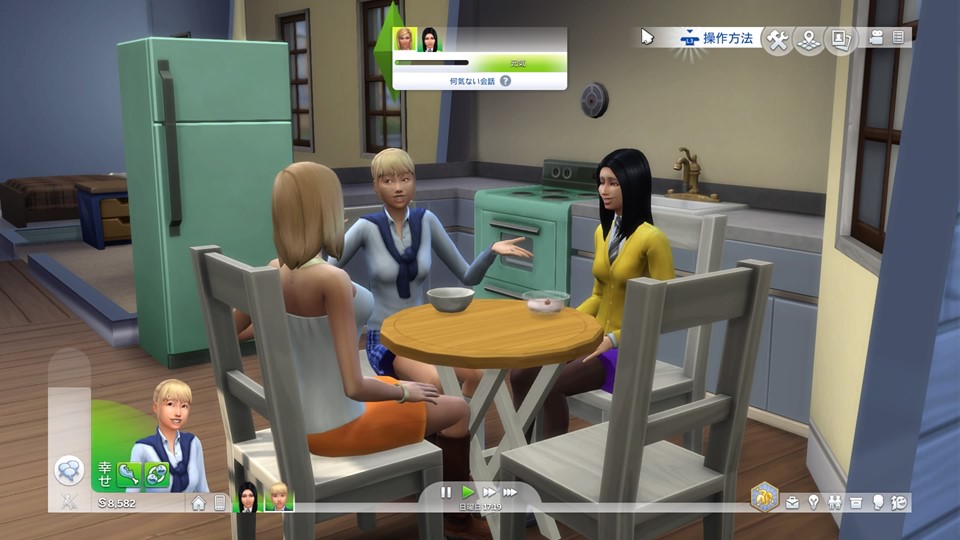Open the game options menu icon
Screen dimensions: 960x540
(898, 38)
